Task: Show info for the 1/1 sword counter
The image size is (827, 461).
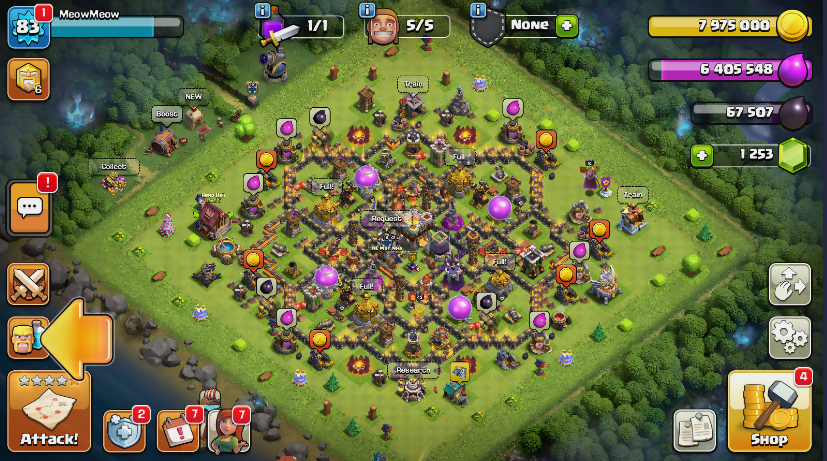Action: coord(263,10)
